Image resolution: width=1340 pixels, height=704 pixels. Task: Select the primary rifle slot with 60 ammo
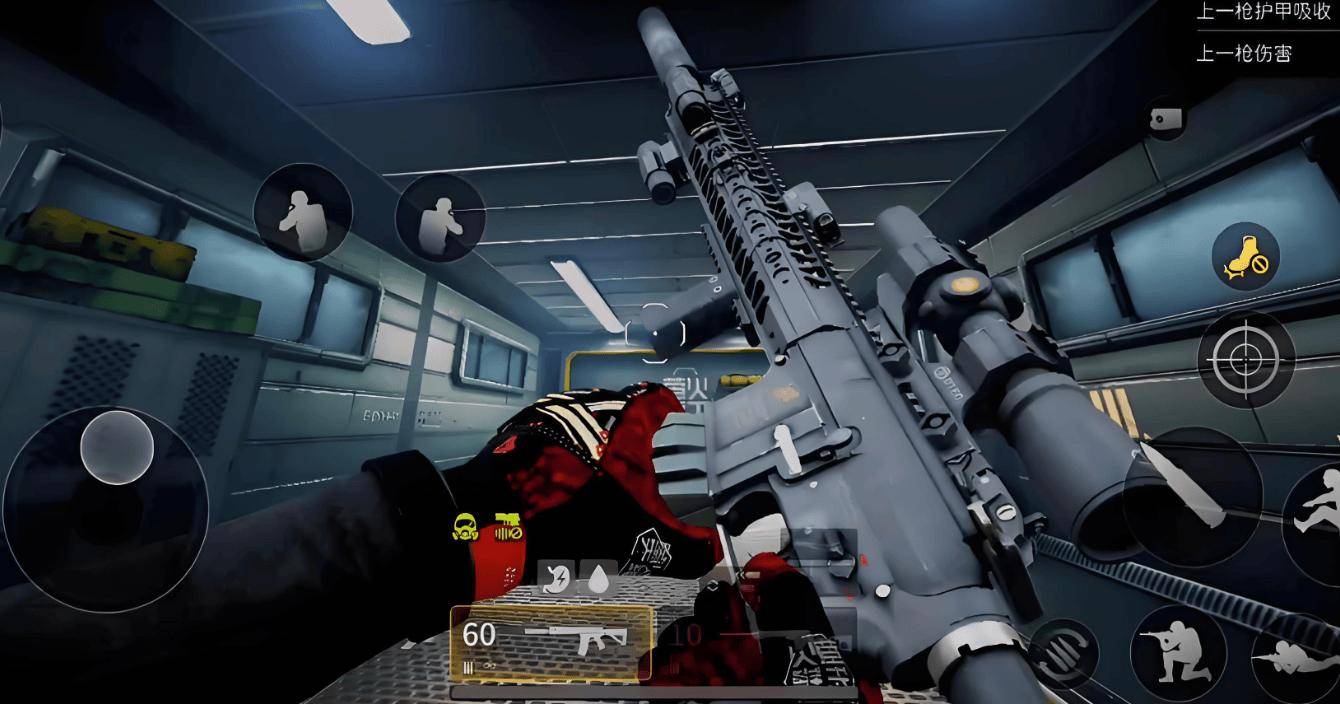click(551, 642)
